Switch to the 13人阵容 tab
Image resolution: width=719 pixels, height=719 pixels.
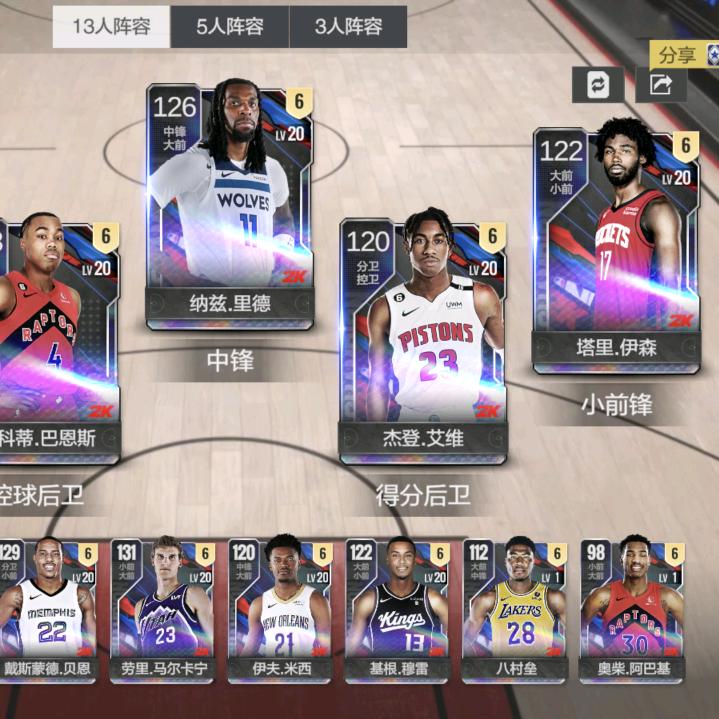pyautogui.click(x=111, y=27)
